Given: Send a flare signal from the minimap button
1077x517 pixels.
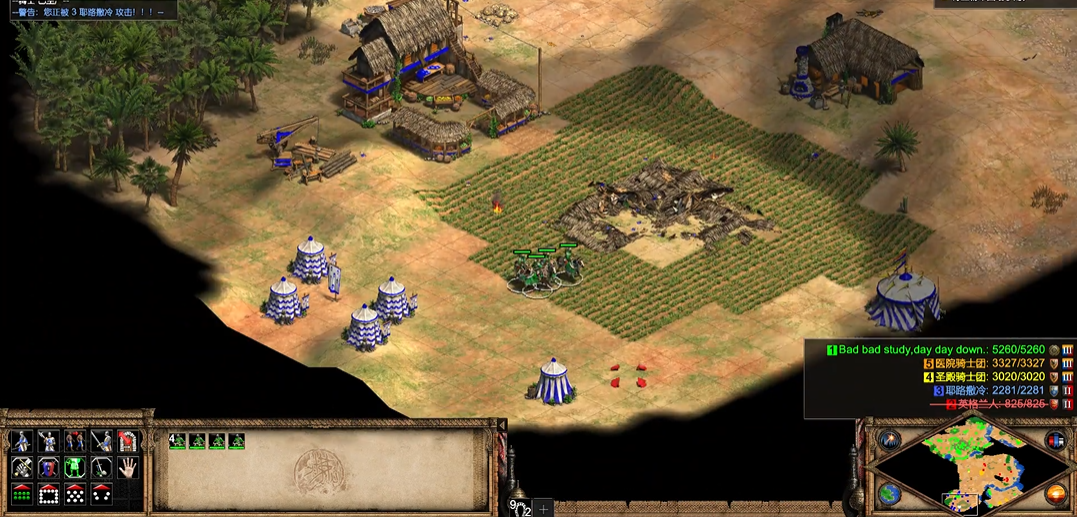Looking at the screenshot, I should tap(888, 441).
